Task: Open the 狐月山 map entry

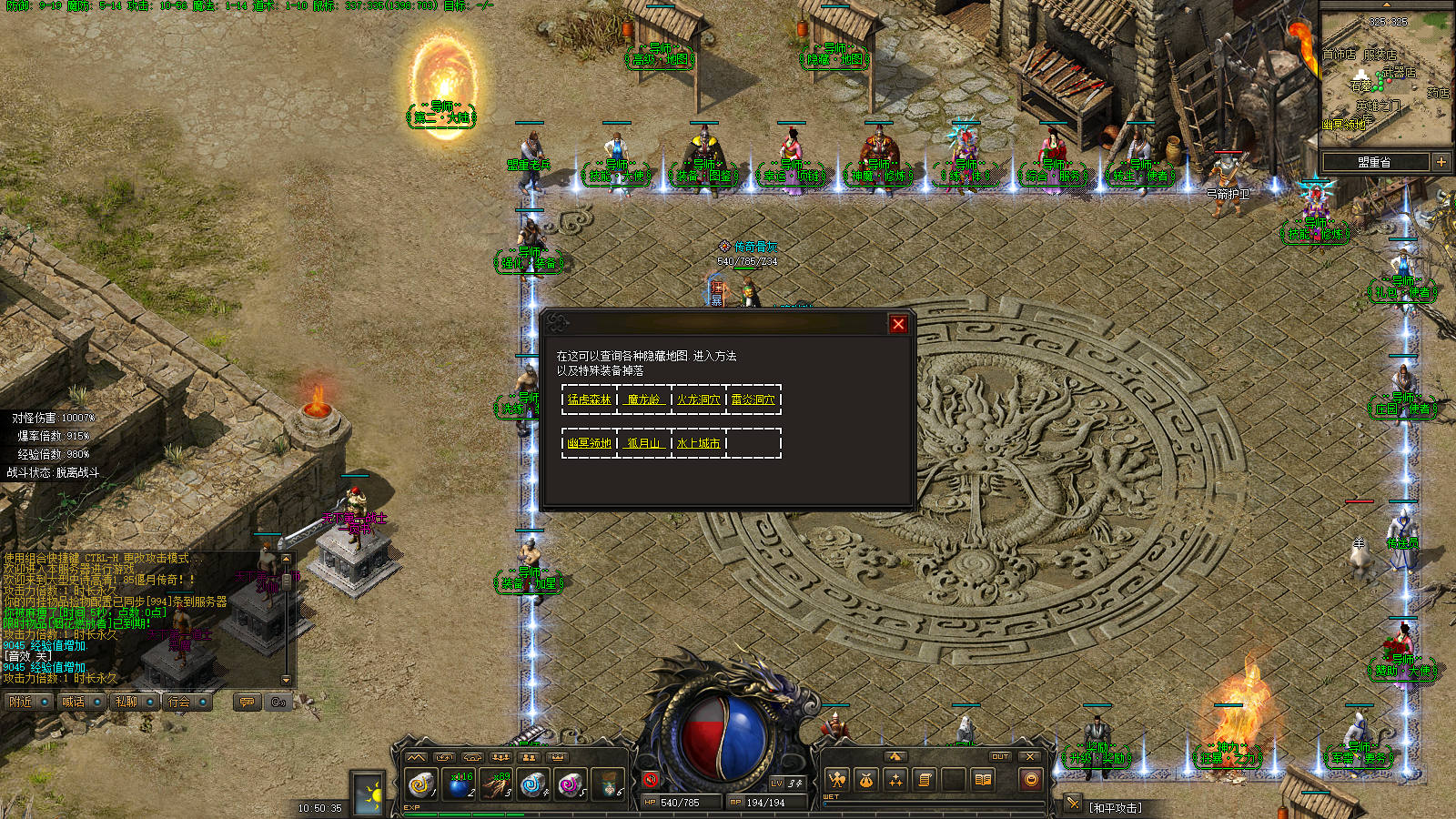Action: (644, 443)
